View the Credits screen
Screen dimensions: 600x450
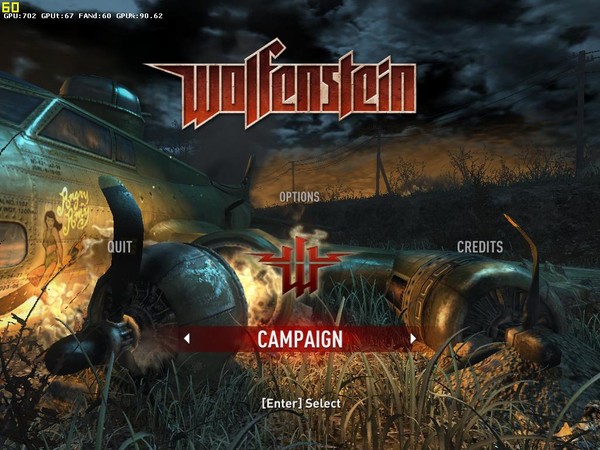coord(479,246)
